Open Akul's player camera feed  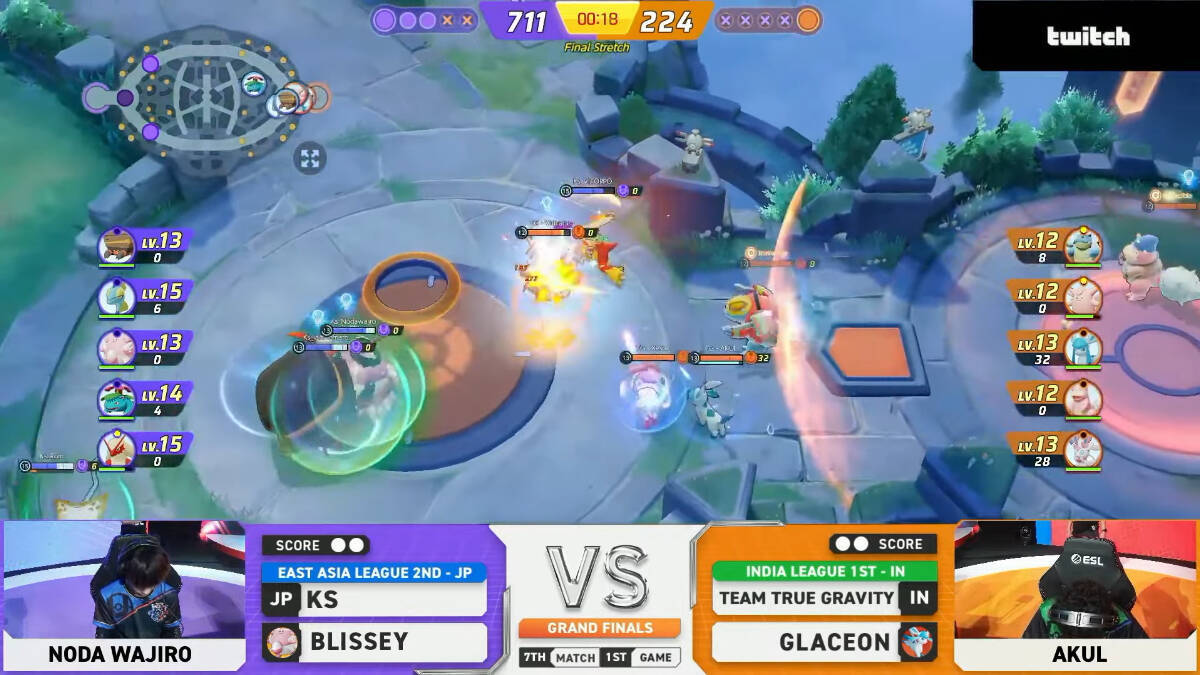[1077, 580]
